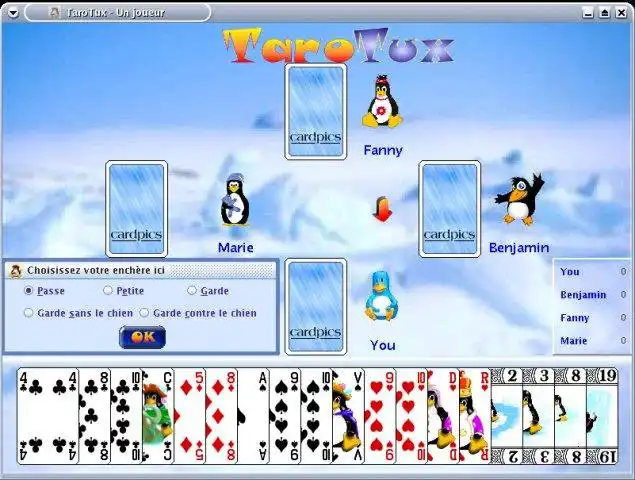Choose the cavalier of clubs card
635x480 pixels.
point(157,415)
